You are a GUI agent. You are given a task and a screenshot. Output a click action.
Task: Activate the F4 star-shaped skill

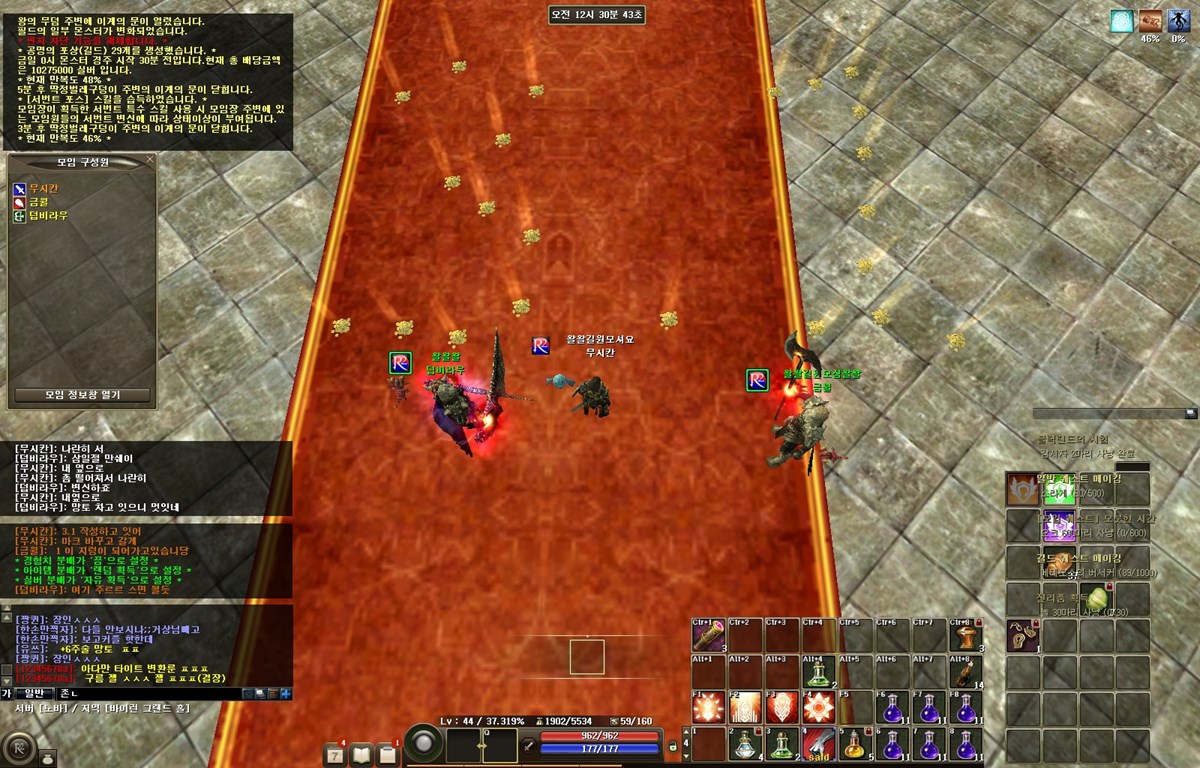tap(819, 708)
